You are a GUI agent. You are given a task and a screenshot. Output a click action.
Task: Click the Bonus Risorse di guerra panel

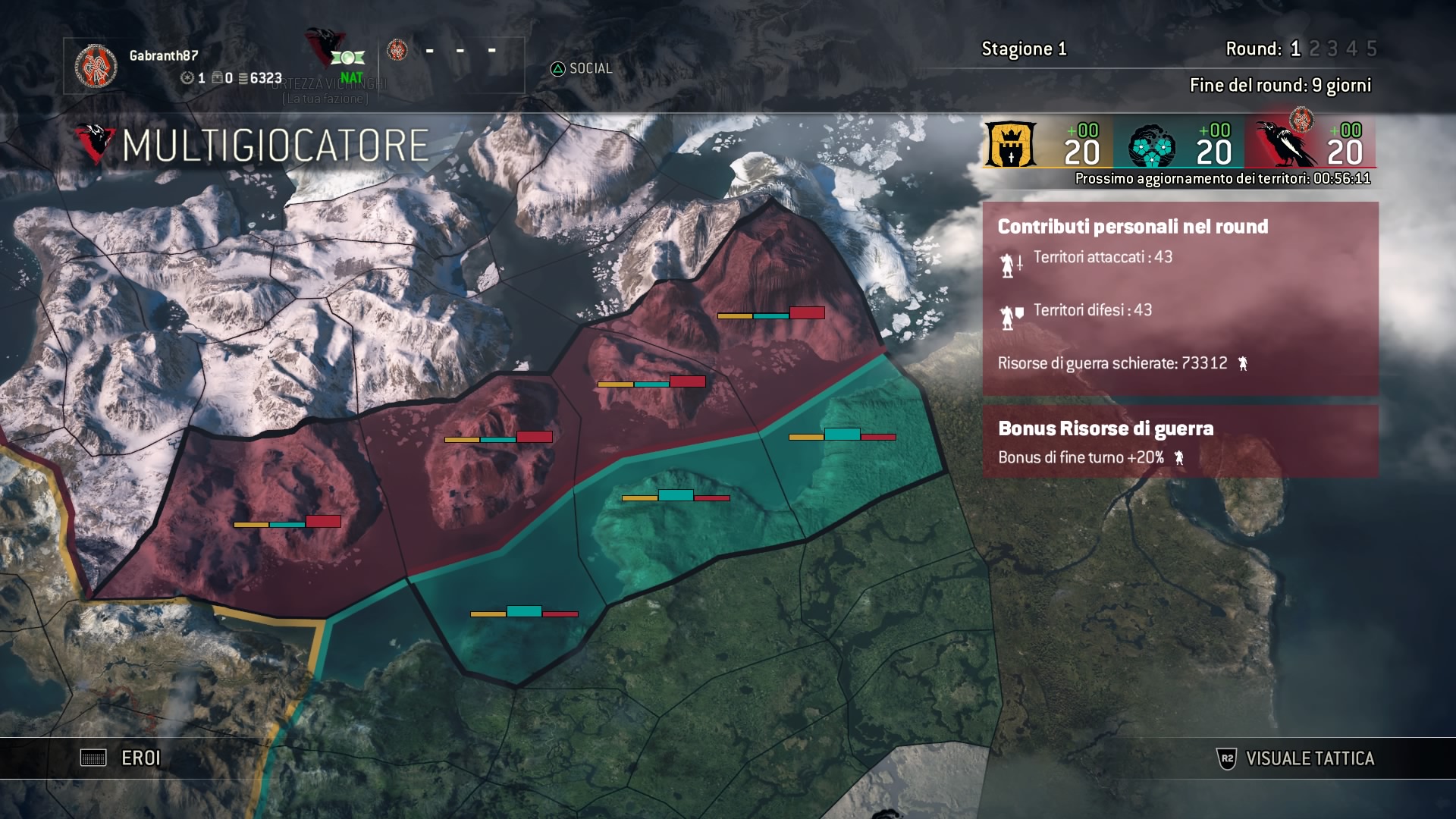(1180, 441)
